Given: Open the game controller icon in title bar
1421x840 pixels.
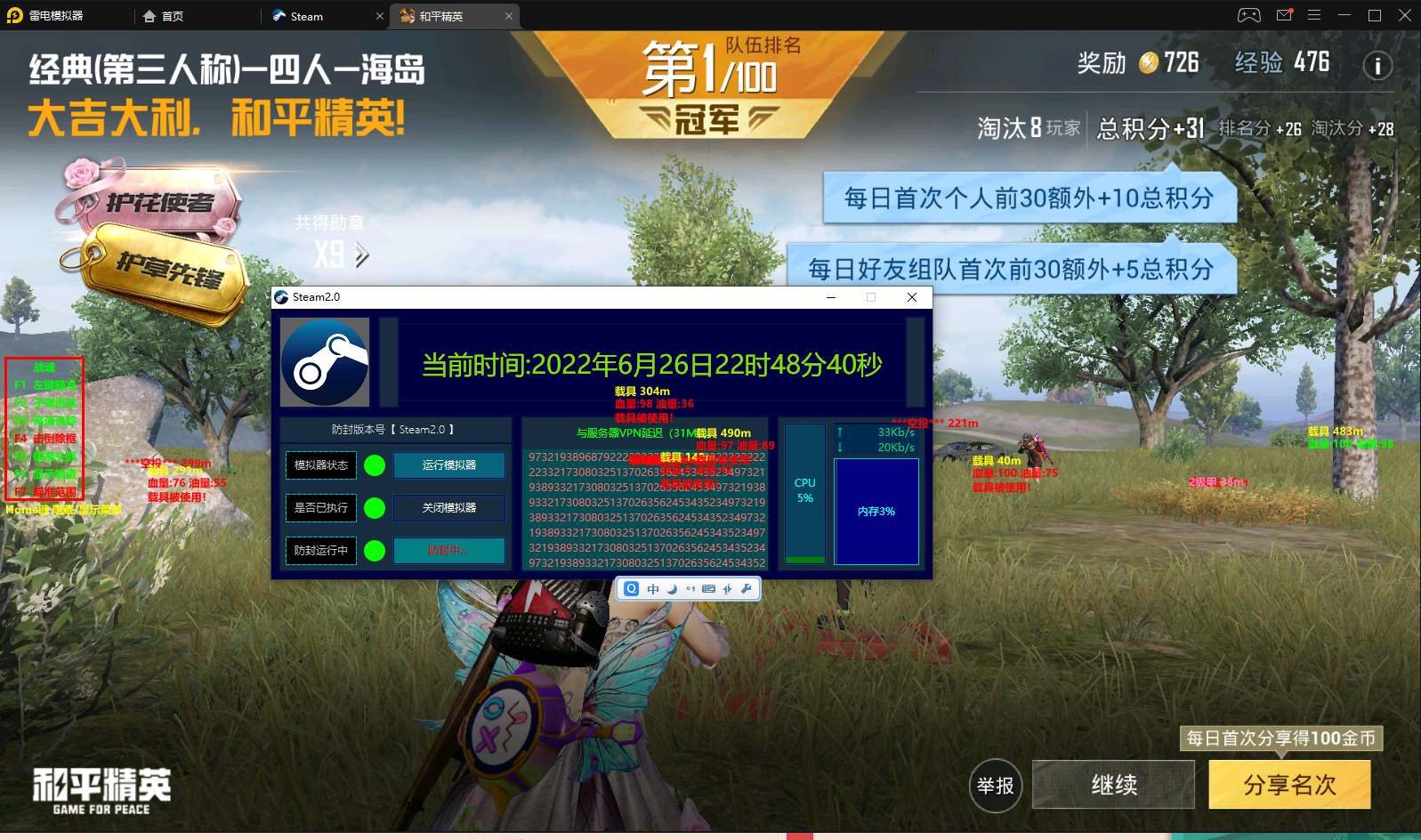Looking at the screenshot, I should [1249, 15].
